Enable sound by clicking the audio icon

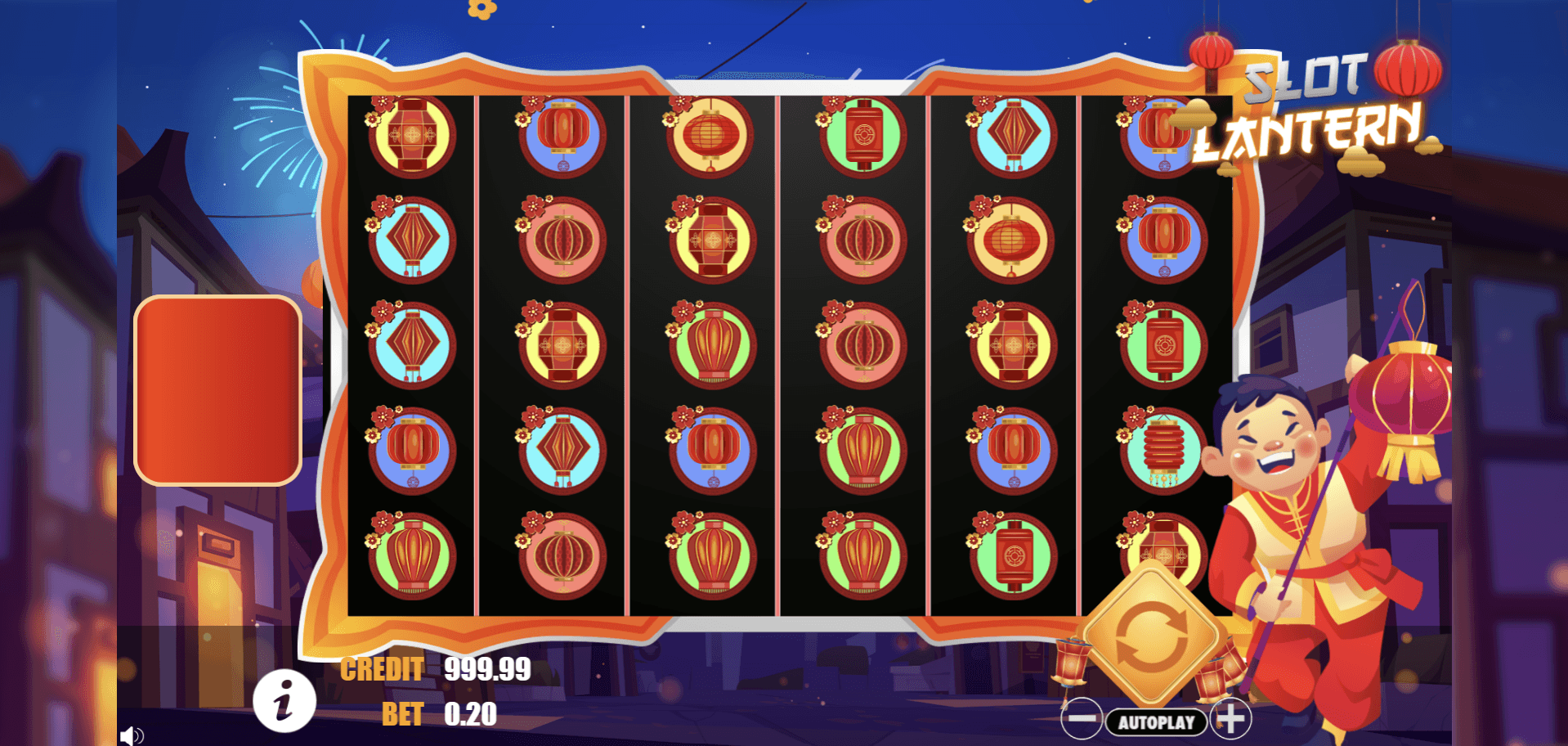point(131,735)
